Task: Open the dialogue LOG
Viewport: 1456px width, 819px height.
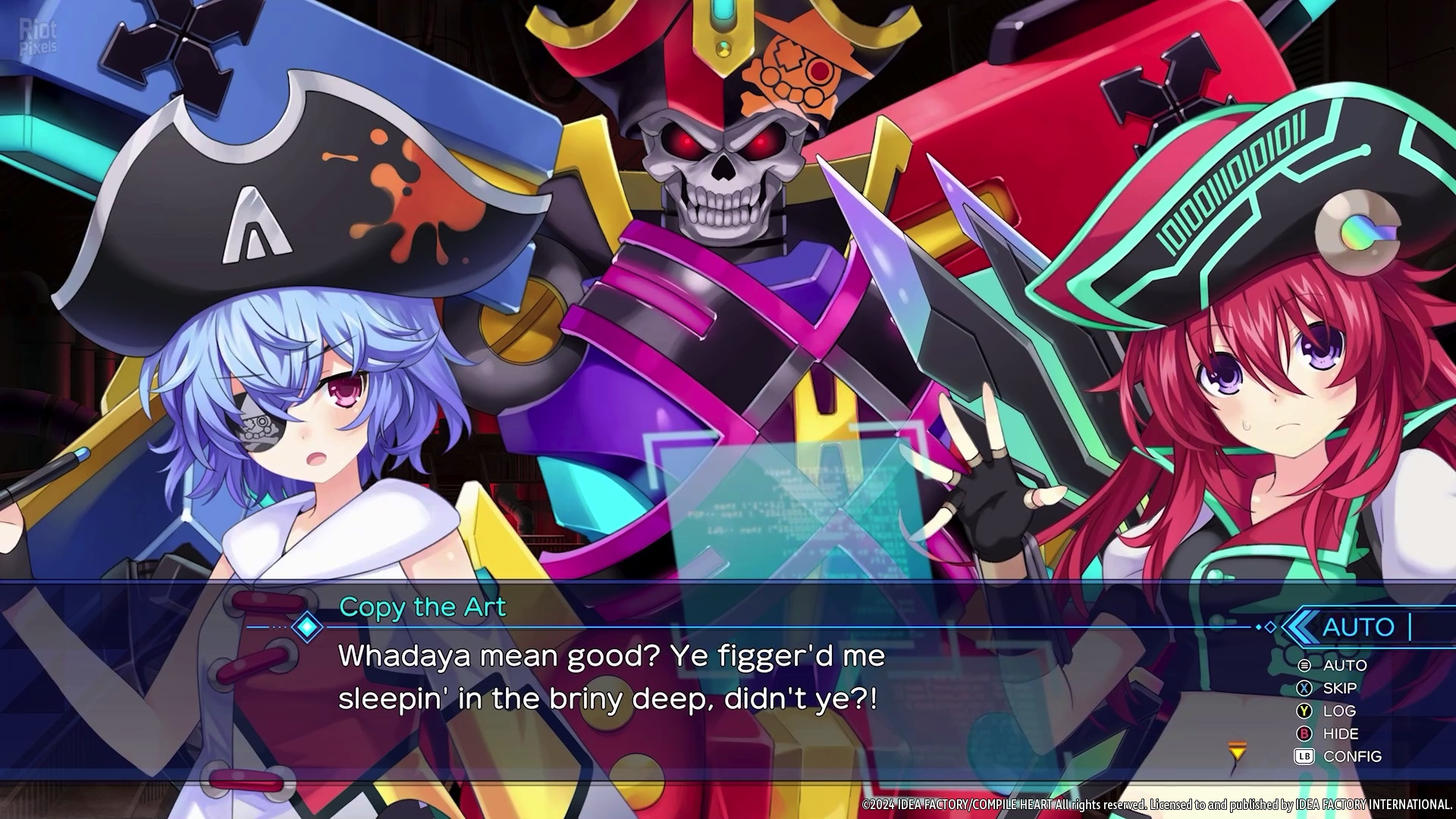Action: click(x=1338, y=711)
